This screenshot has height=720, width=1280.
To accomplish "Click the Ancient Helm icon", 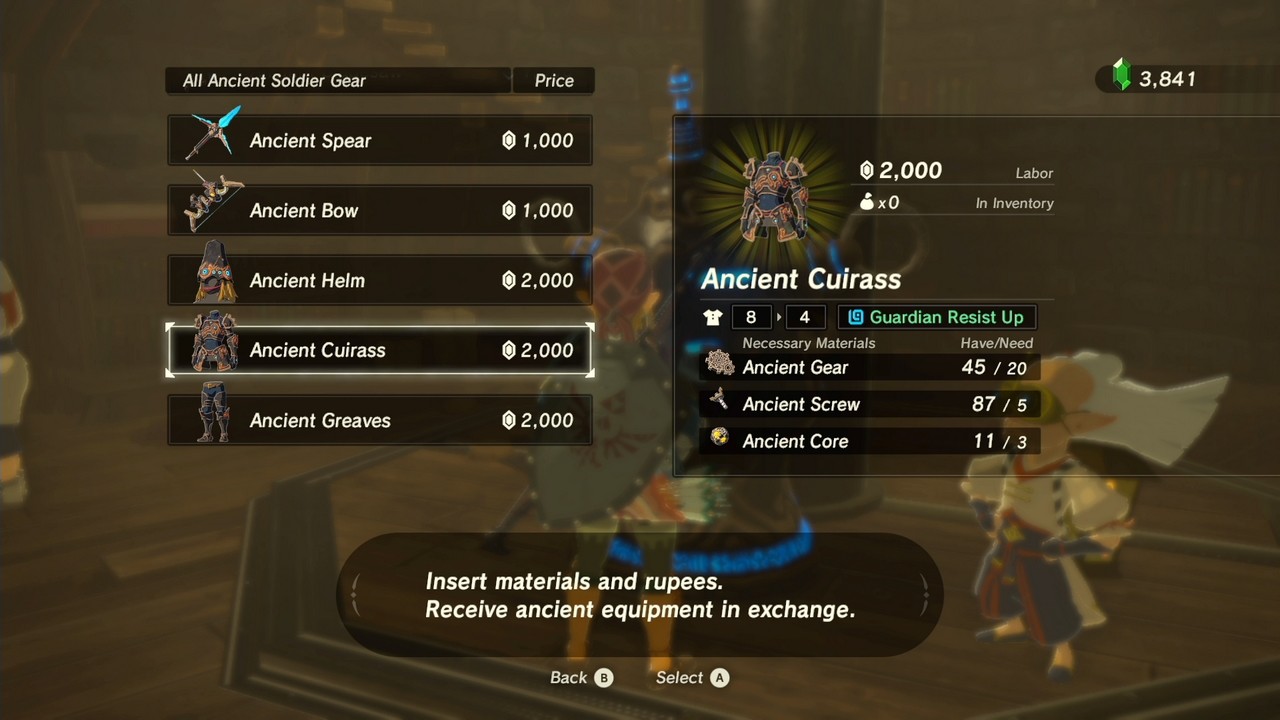I will 208,278.
